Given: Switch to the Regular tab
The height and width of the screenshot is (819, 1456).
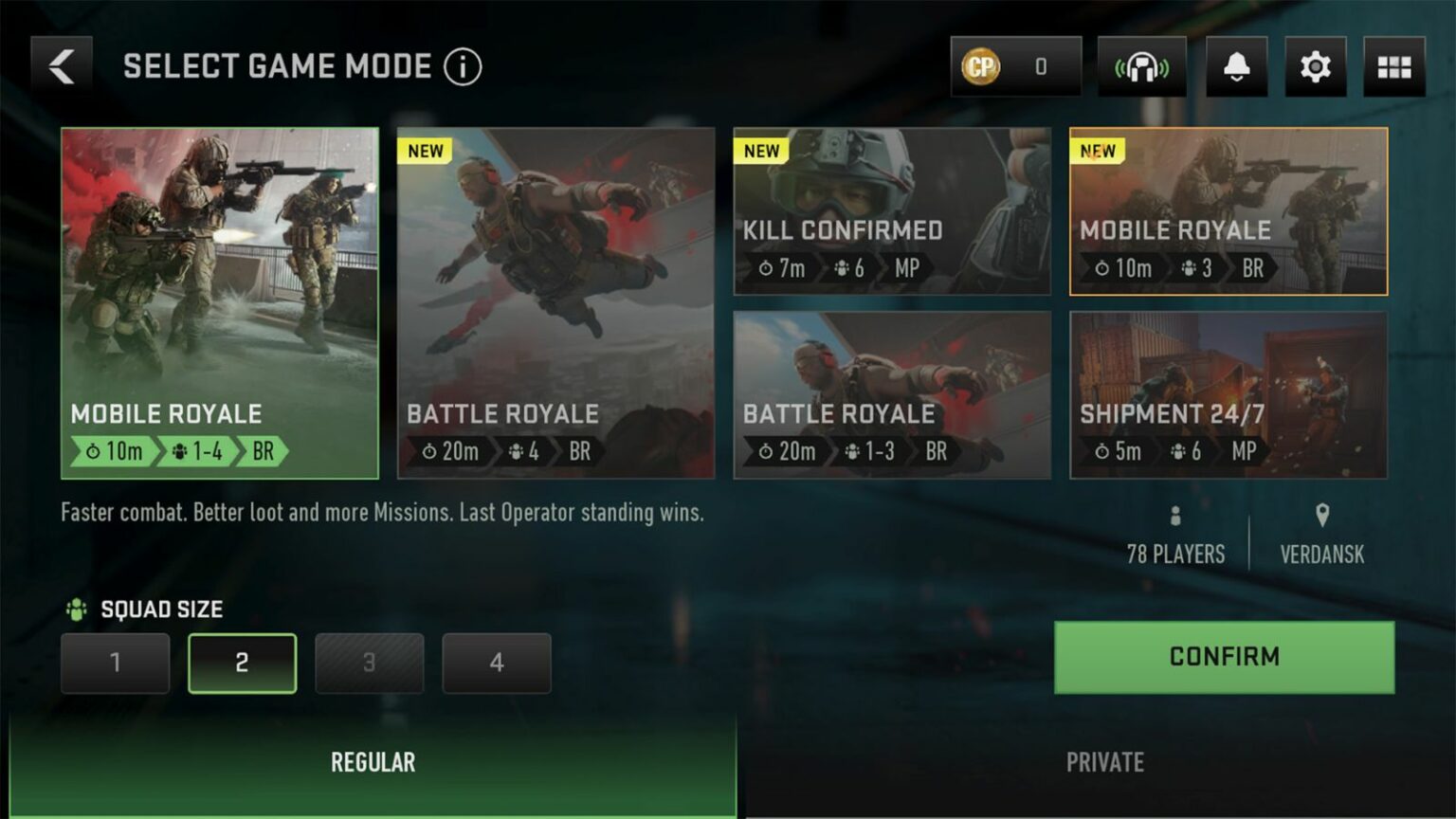Looking at the screenshot, I should click(x=373, y=761).
